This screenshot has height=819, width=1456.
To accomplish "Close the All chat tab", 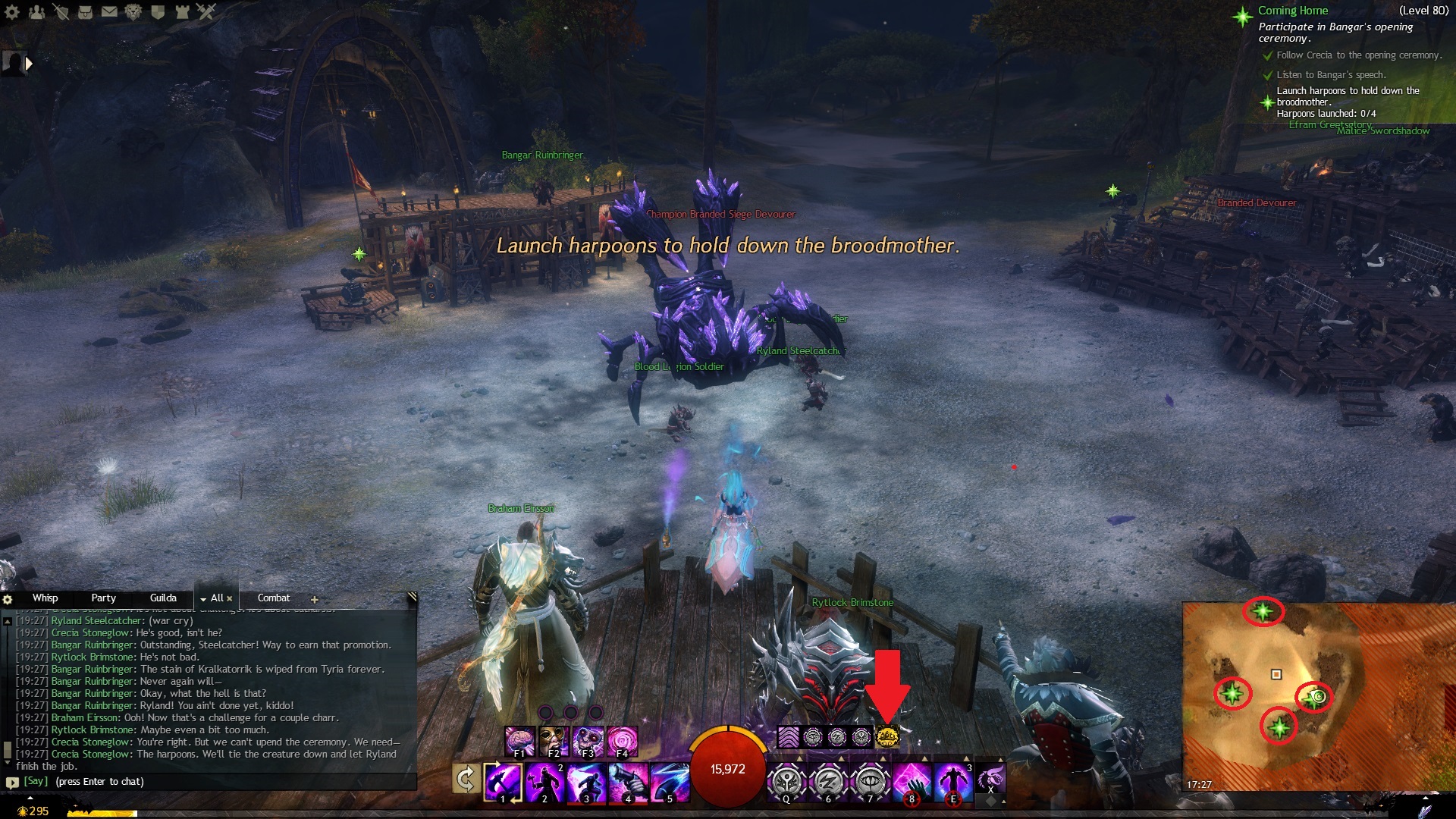I will (x=230, y=598).
